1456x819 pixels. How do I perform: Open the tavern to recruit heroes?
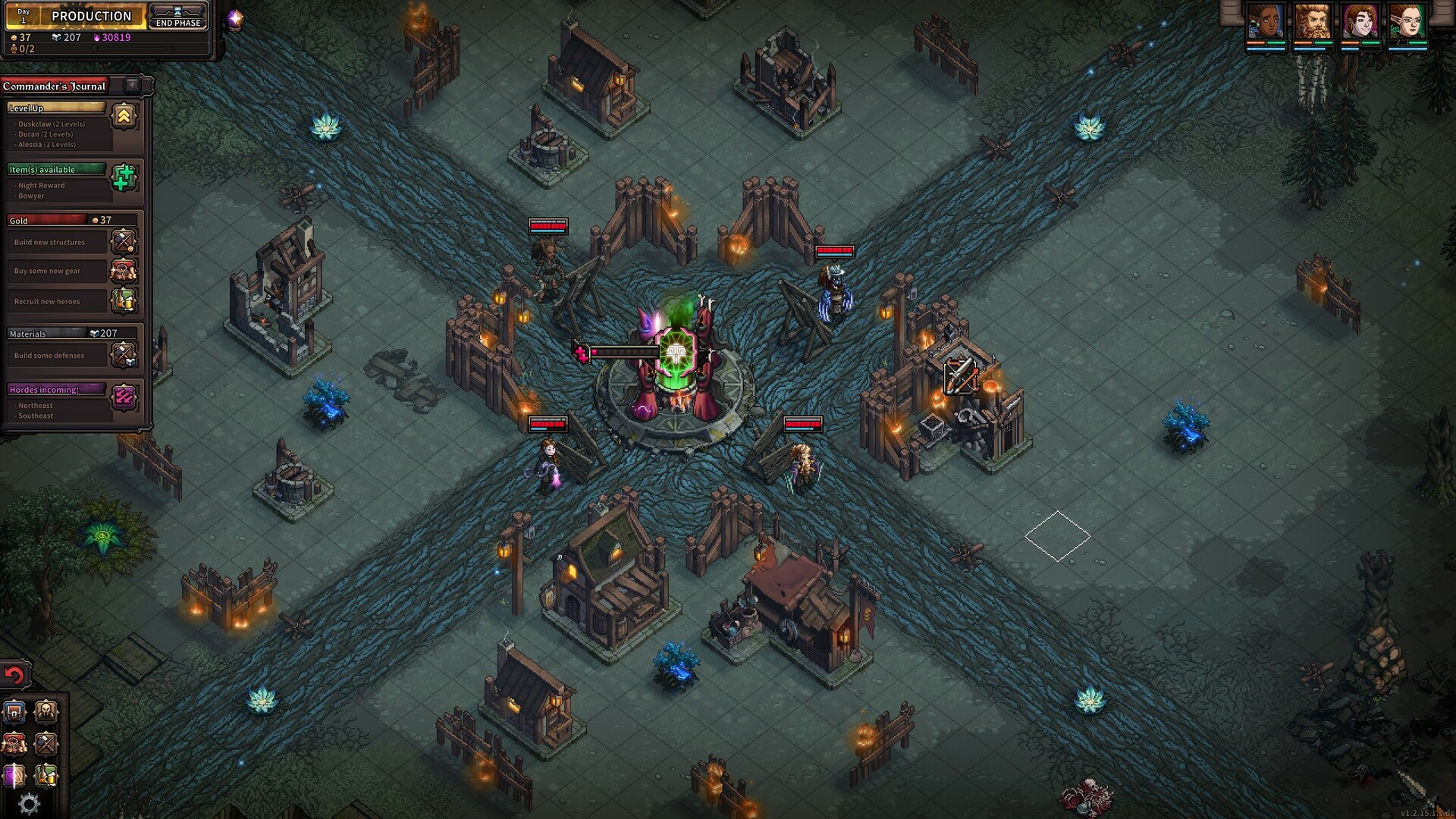click(x=45, y=775)
